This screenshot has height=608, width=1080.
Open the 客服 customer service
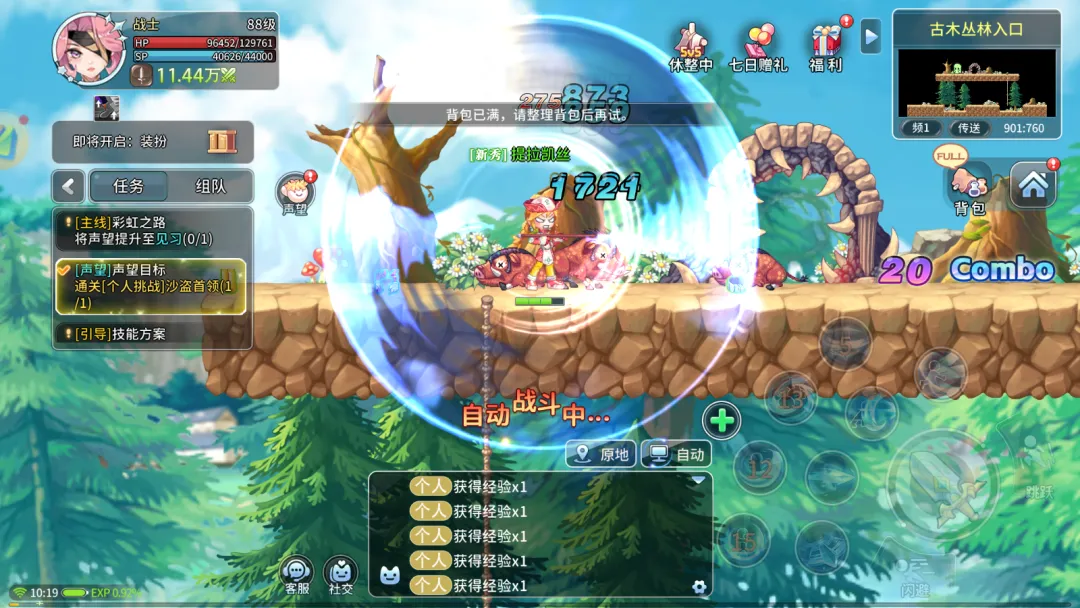click(297, 576)
